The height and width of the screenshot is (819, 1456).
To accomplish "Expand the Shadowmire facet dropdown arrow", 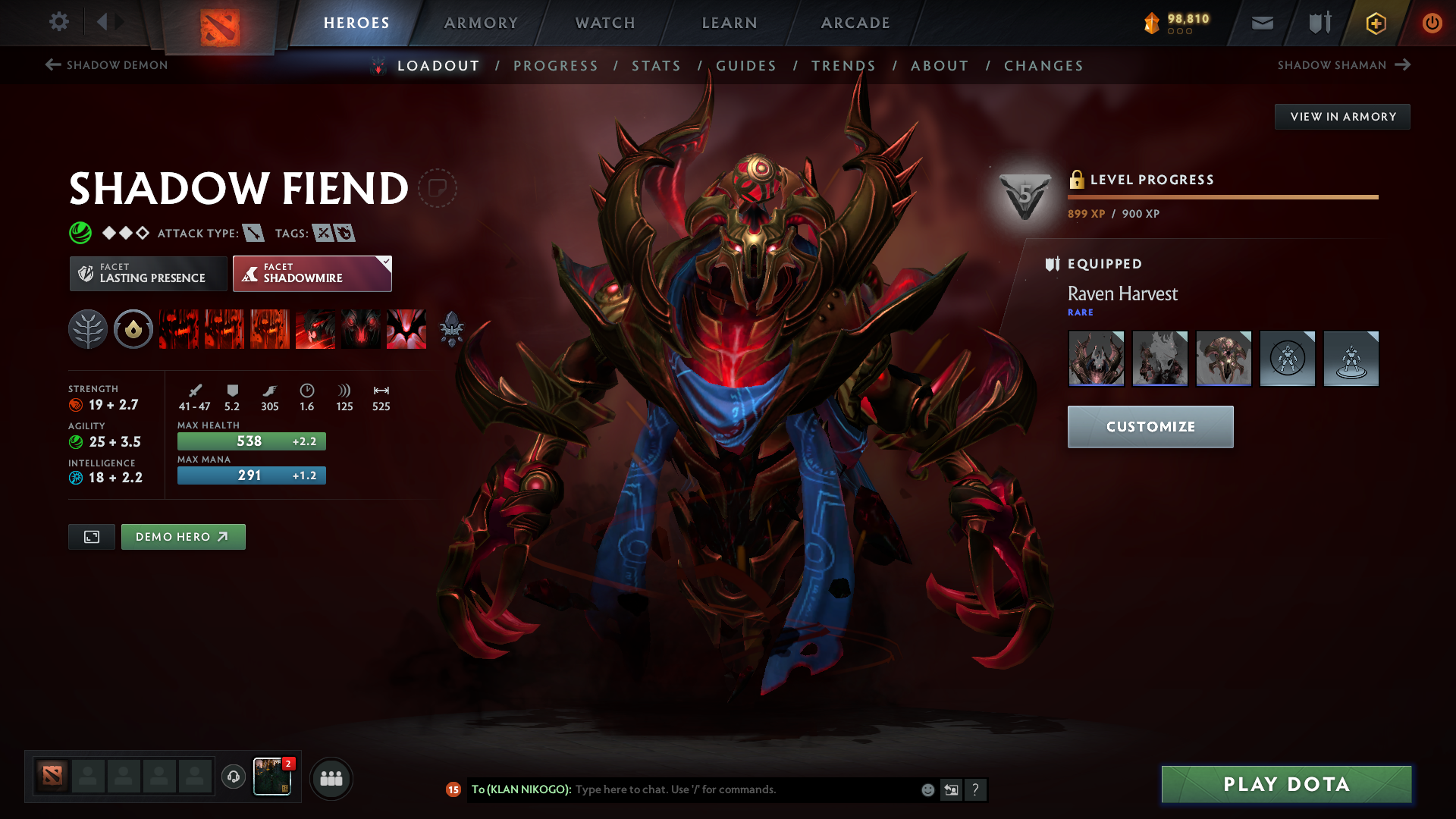I will [x=385, y=262].
